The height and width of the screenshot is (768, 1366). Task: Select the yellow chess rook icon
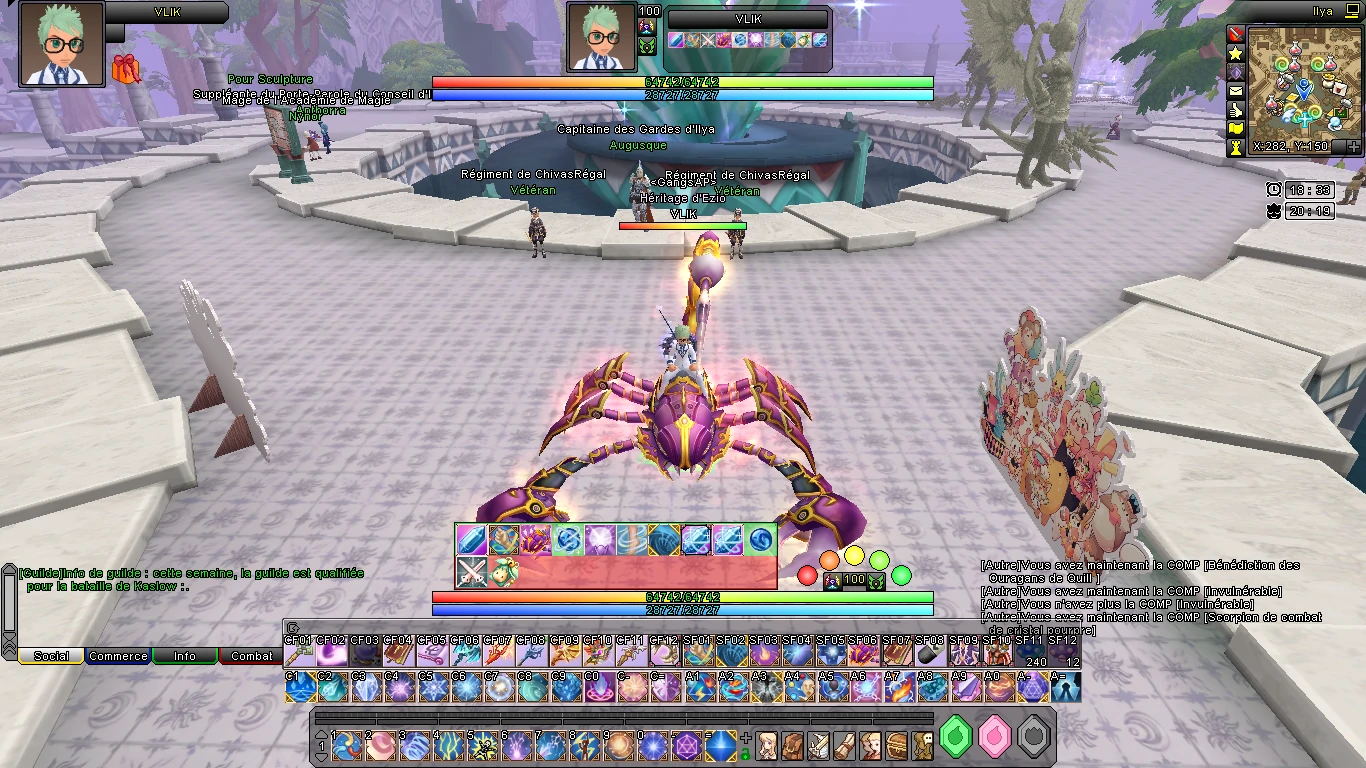click(x=1236, y=147)
